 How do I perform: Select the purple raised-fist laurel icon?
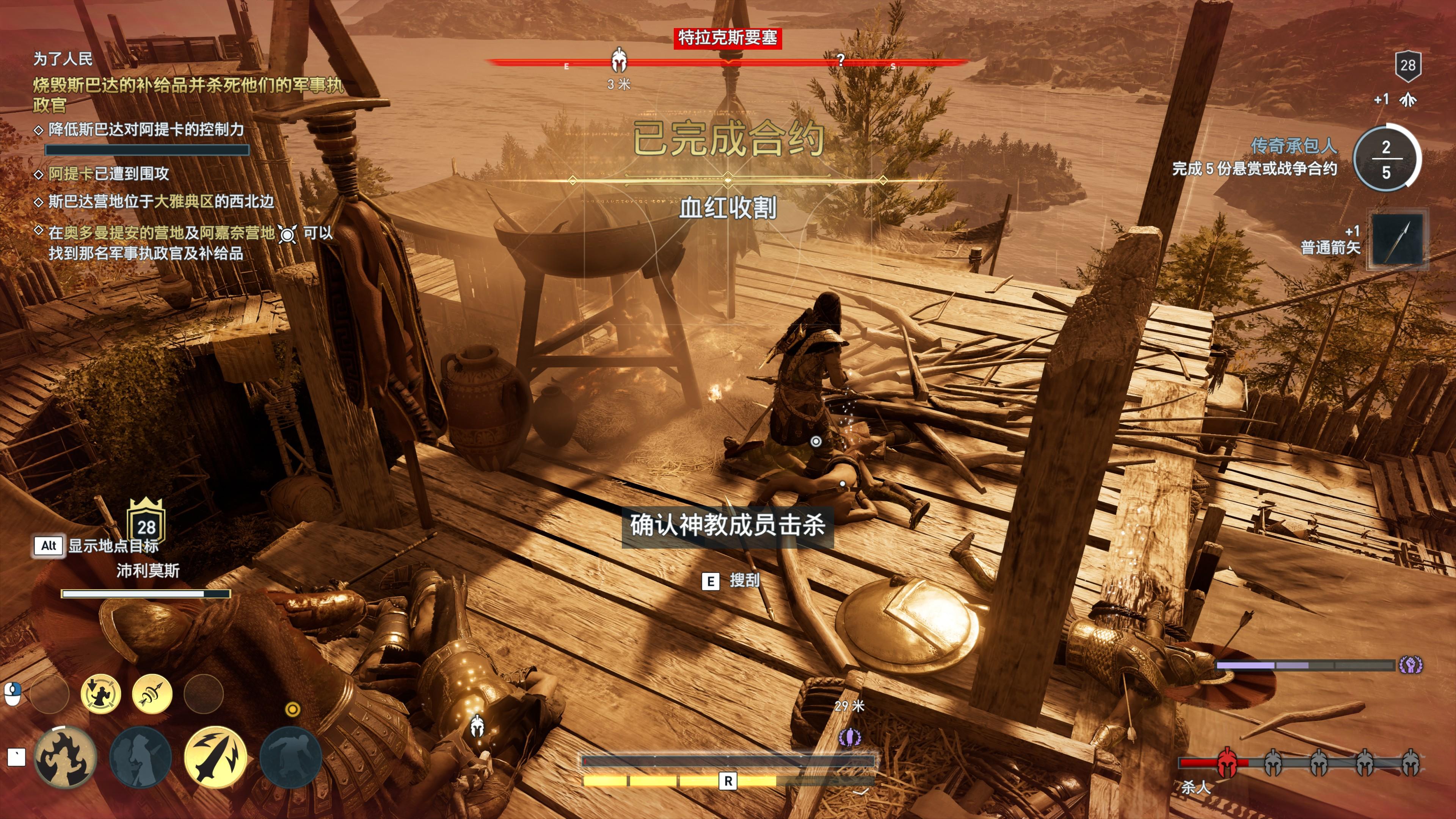tap(1410, 665)
